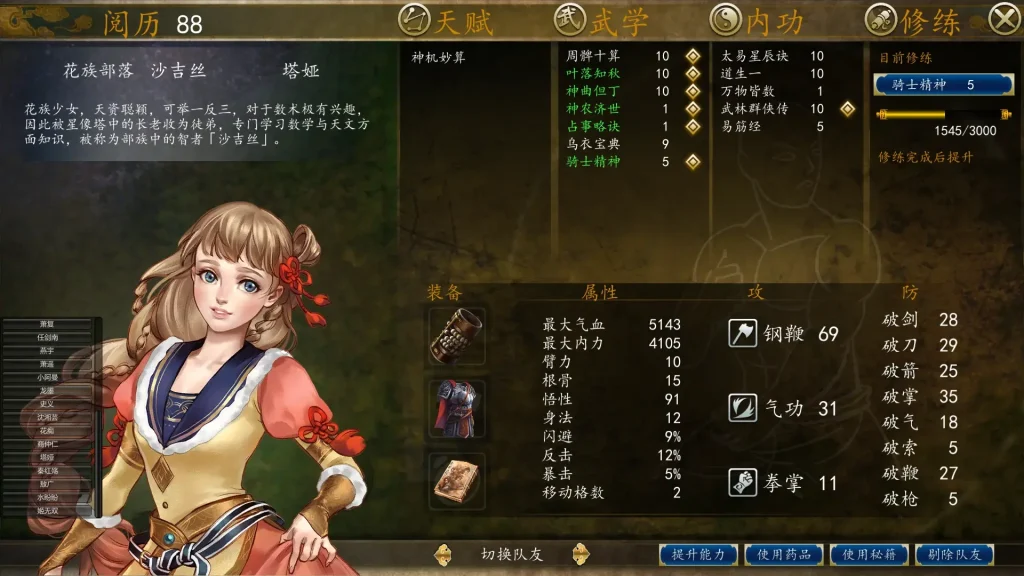Use a medicine with 使用药品
1024x576 pixels.
783,554
